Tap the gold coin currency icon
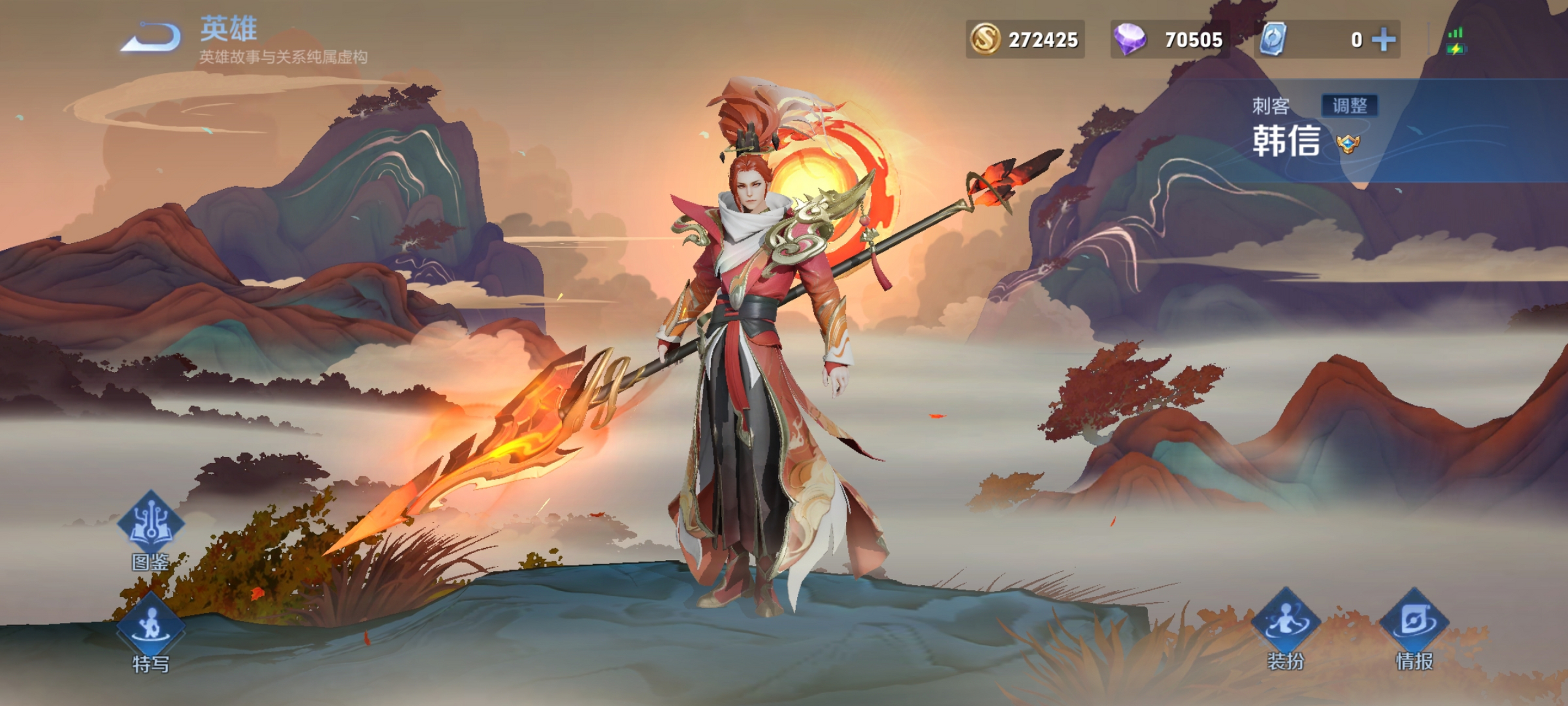The height and width of the screenshot is (706, 1568). (x=984, y=40)
